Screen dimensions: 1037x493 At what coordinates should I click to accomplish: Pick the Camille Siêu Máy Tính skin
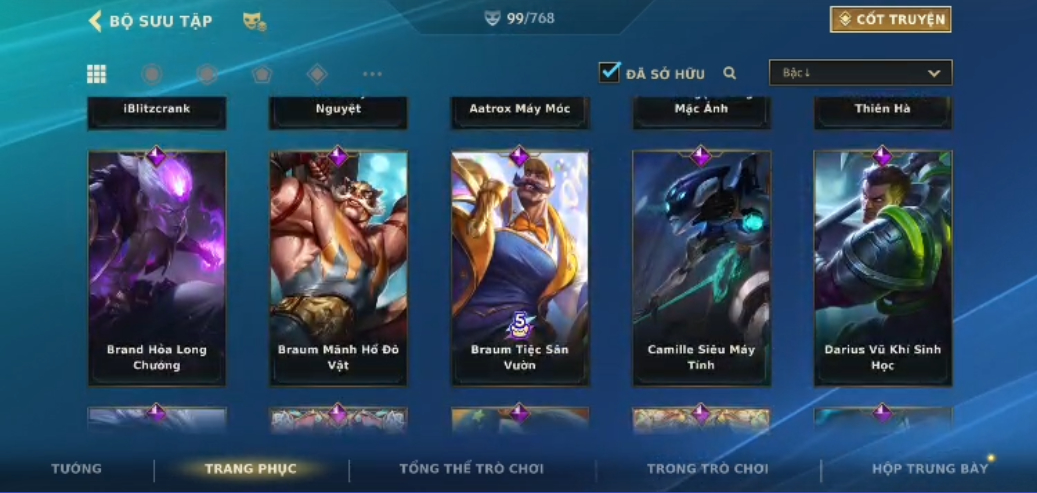pyautogui.click(x=701, y=268)
